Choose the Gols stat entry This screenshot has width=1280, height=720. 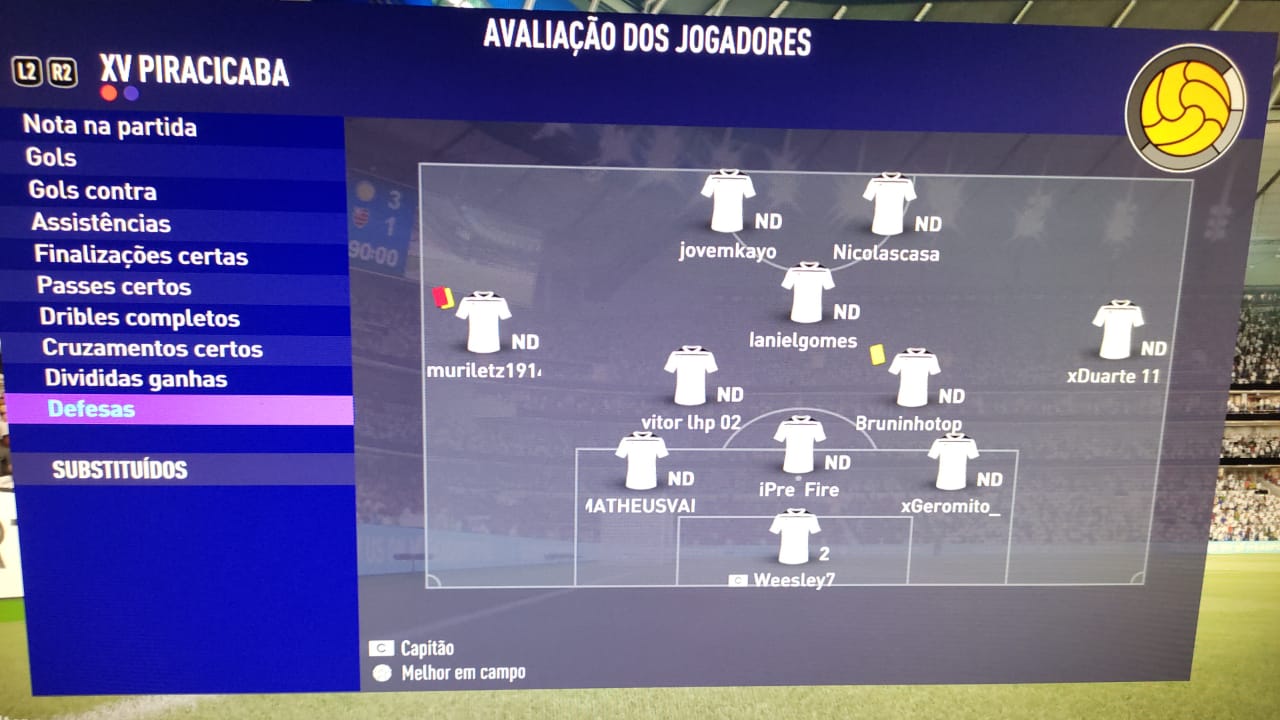pos(52,158)
